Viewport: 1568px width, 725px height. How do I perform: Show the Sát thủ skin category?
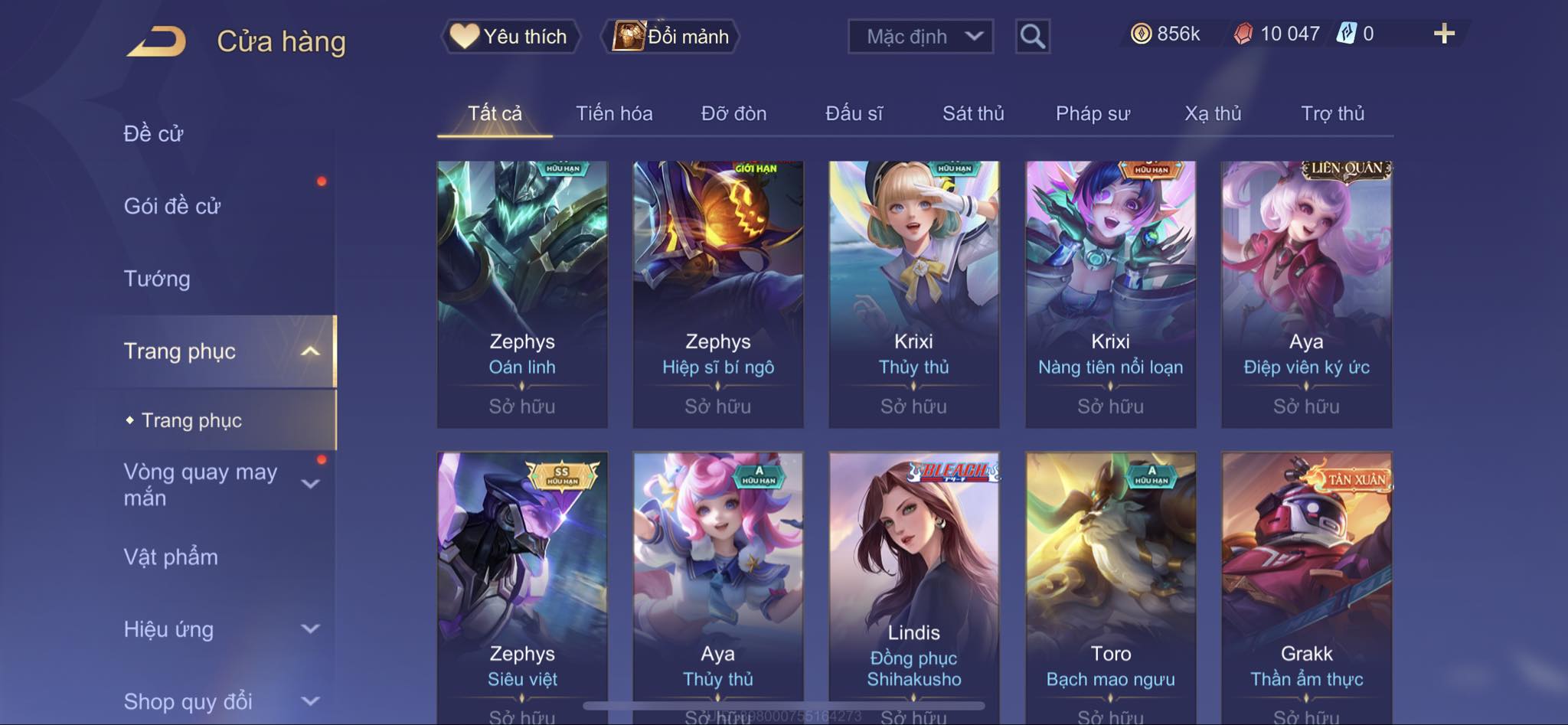point(973,113)
